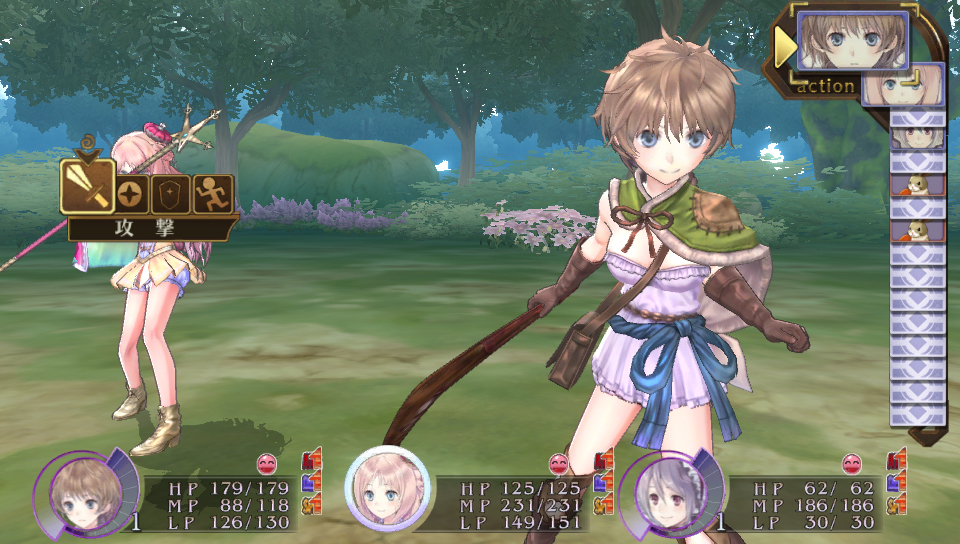Click the active character turn portrait

[852, 41]
